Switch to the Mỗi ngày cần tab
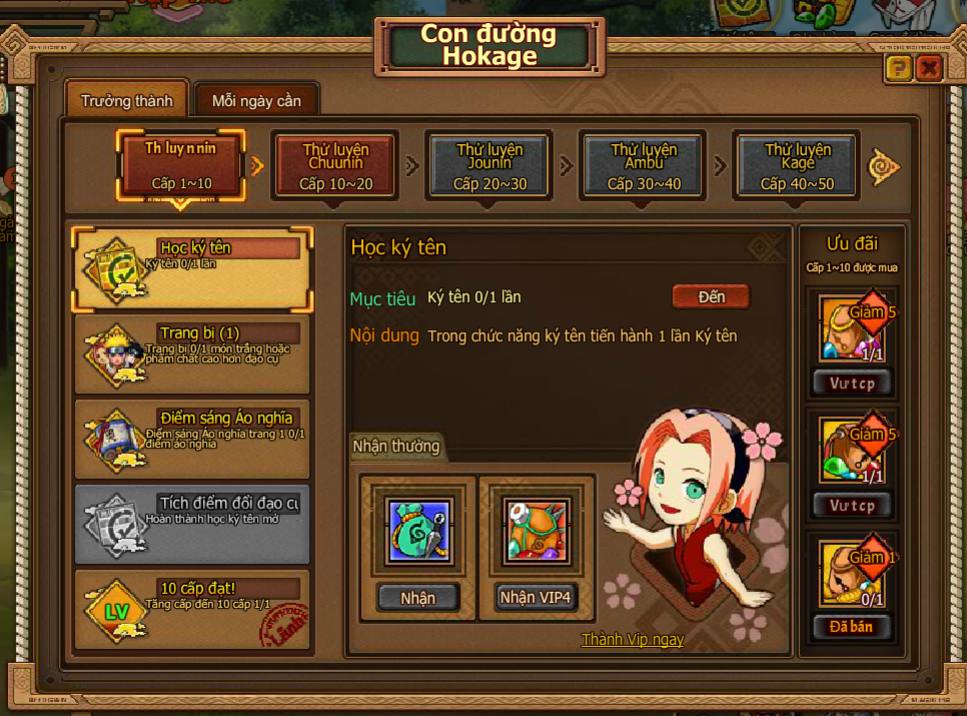 click(x=256, y=101)
